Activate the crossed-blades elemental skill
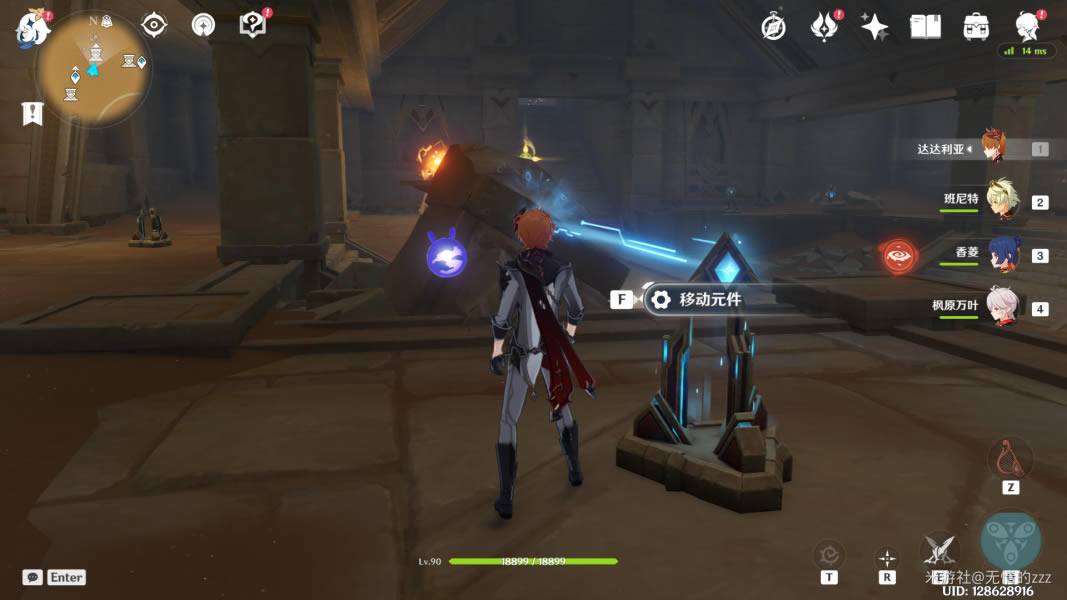This screenshot has width=1067, height=600. coord(940,548)
